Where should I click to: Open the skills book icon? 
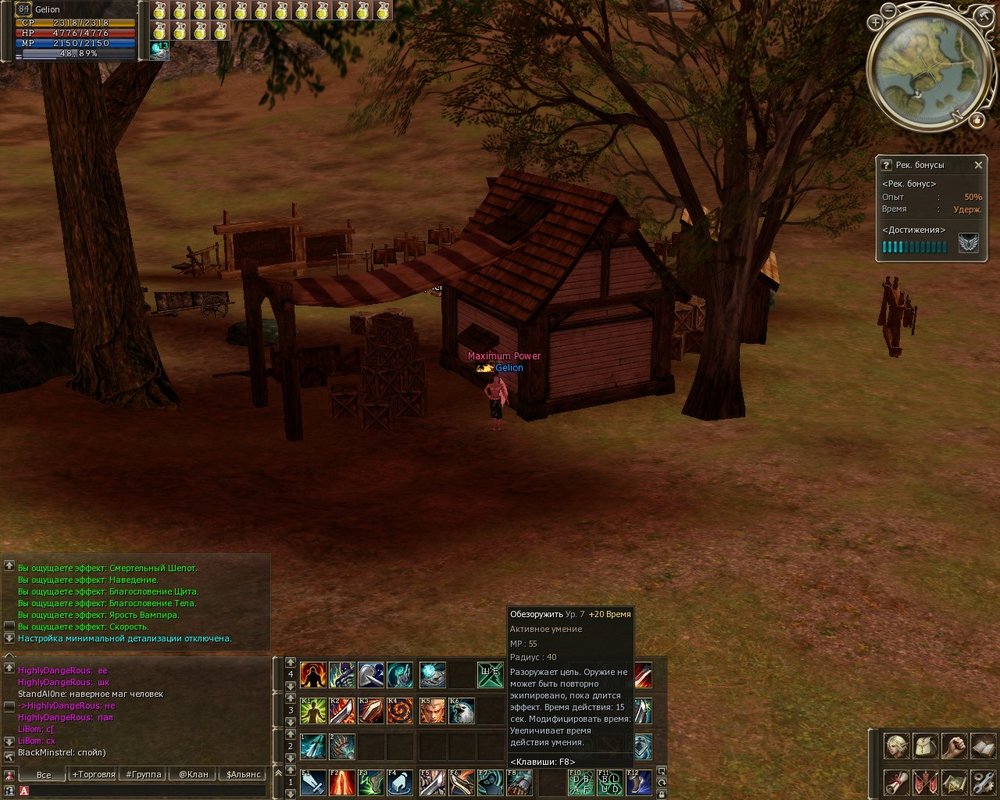point(984,746)
